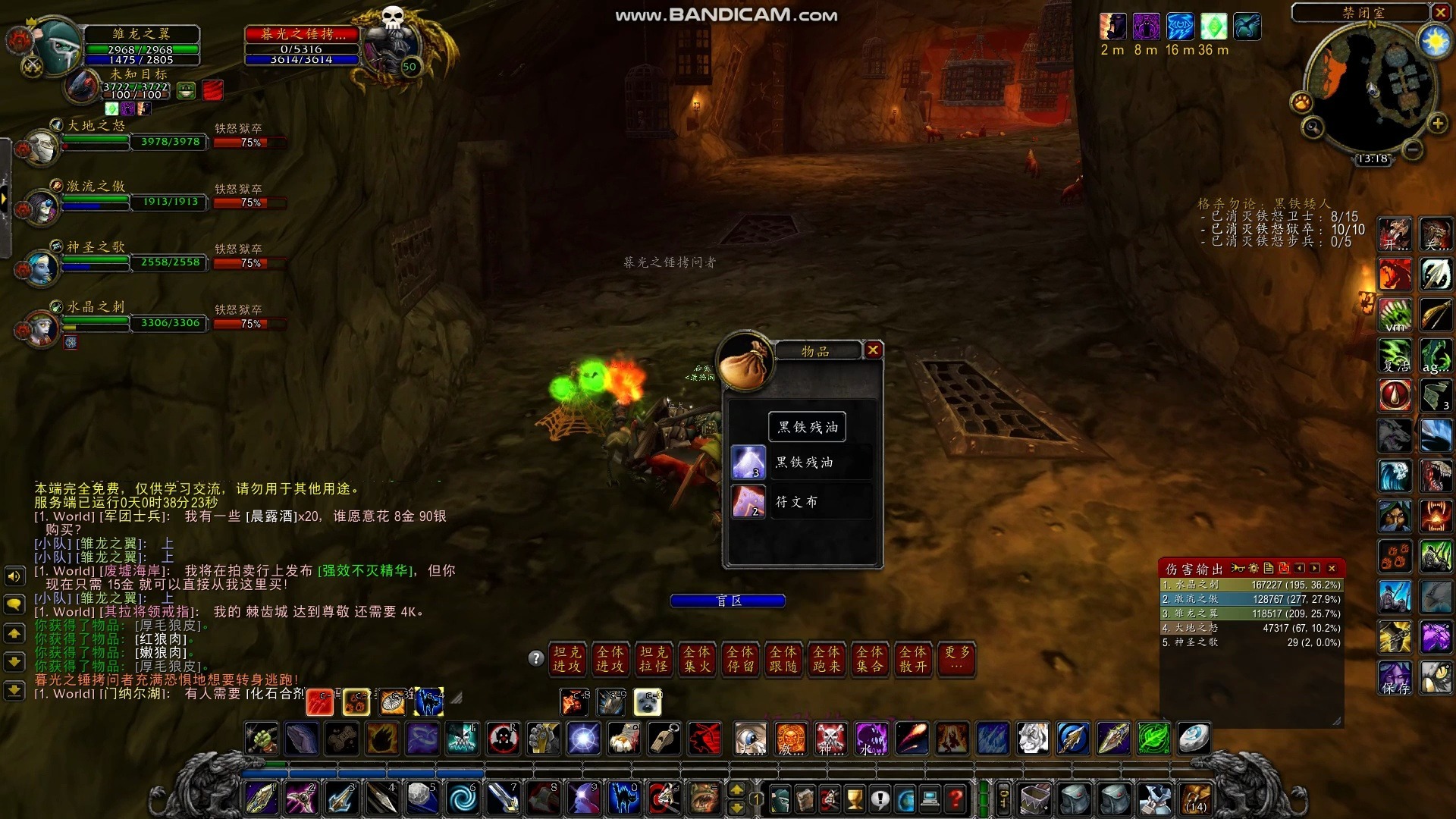Screen dimensions: 1456x819
Task: Close the 伤害输出 damage meter window
Action: [x=1332, y=568]
